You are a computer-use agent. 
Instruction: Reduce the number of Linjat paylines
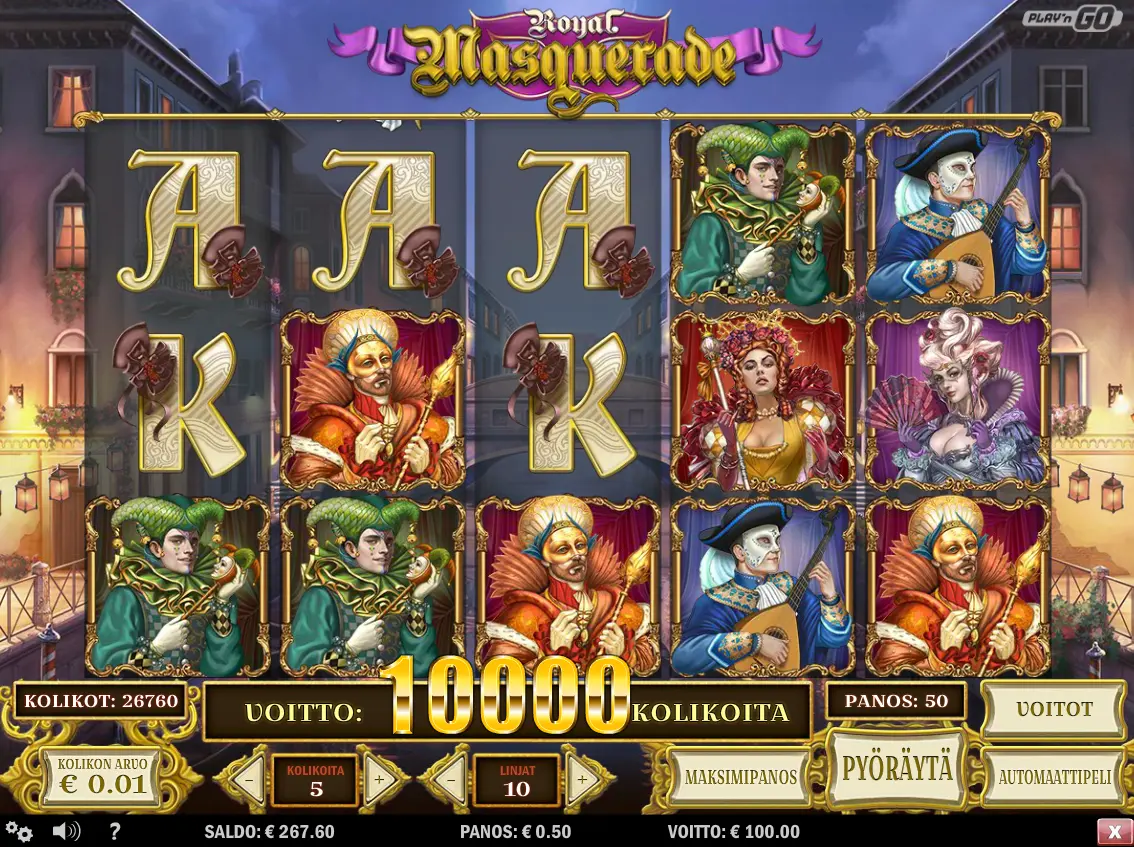coord(450,780)
